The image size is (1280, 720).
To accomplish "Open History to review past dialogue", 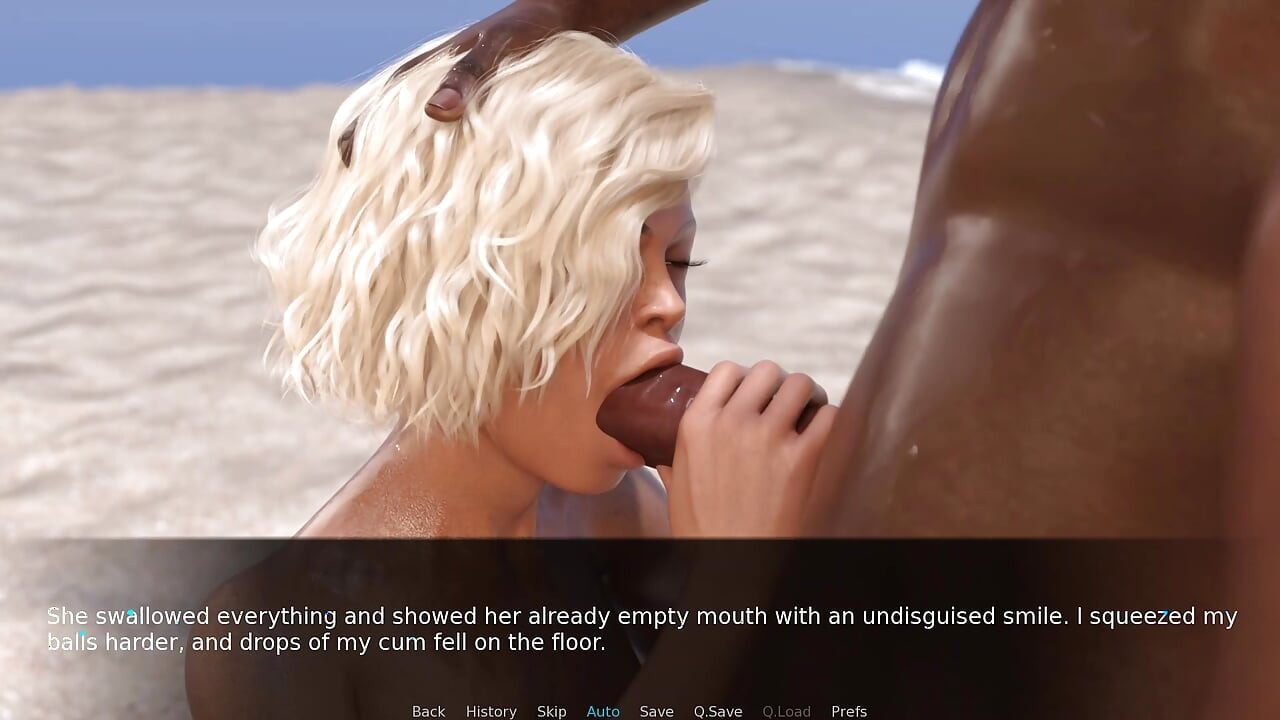I will pos(491,711).
